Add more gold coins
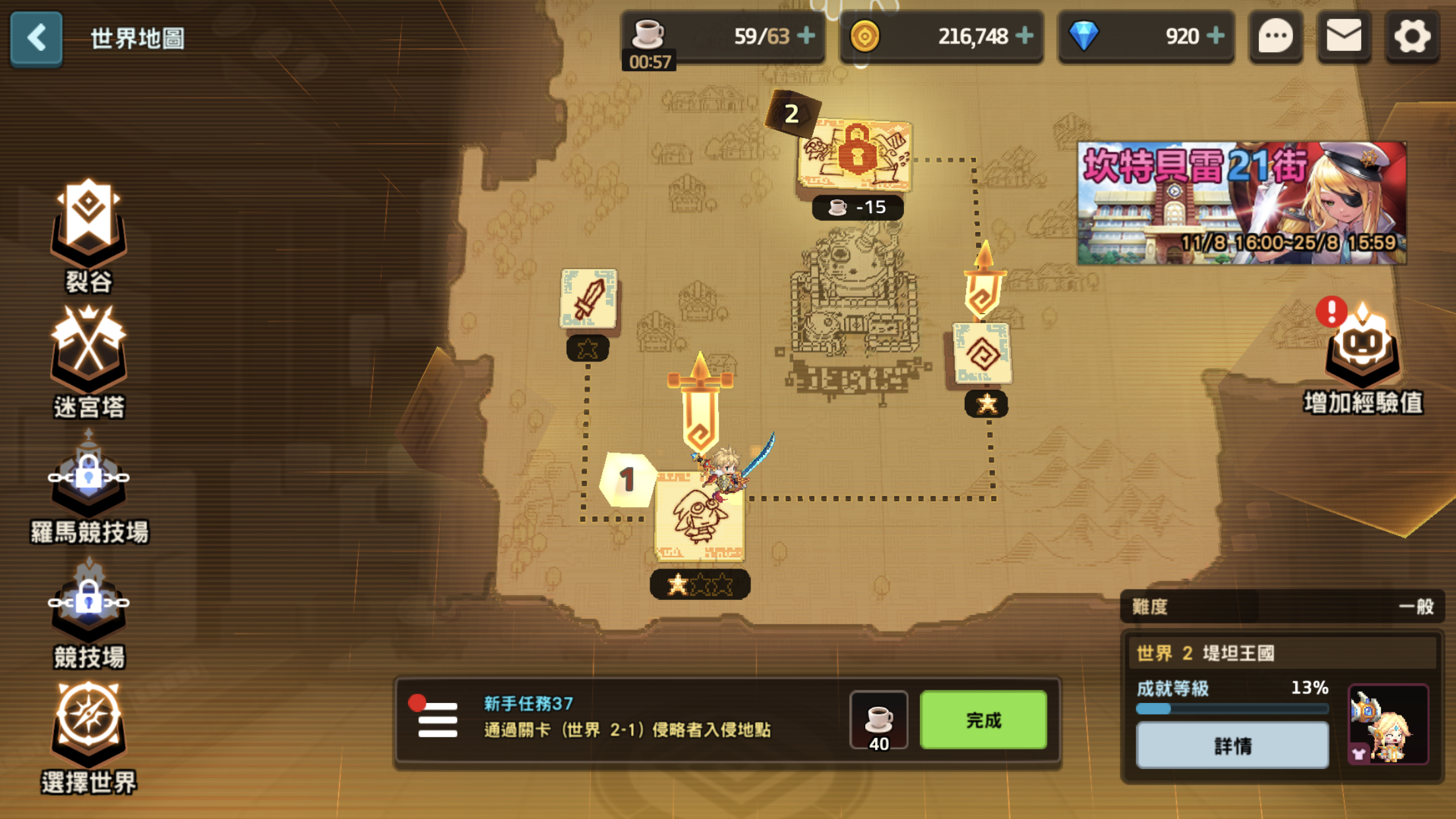The image size is (1456, 819). (1025, 36)
